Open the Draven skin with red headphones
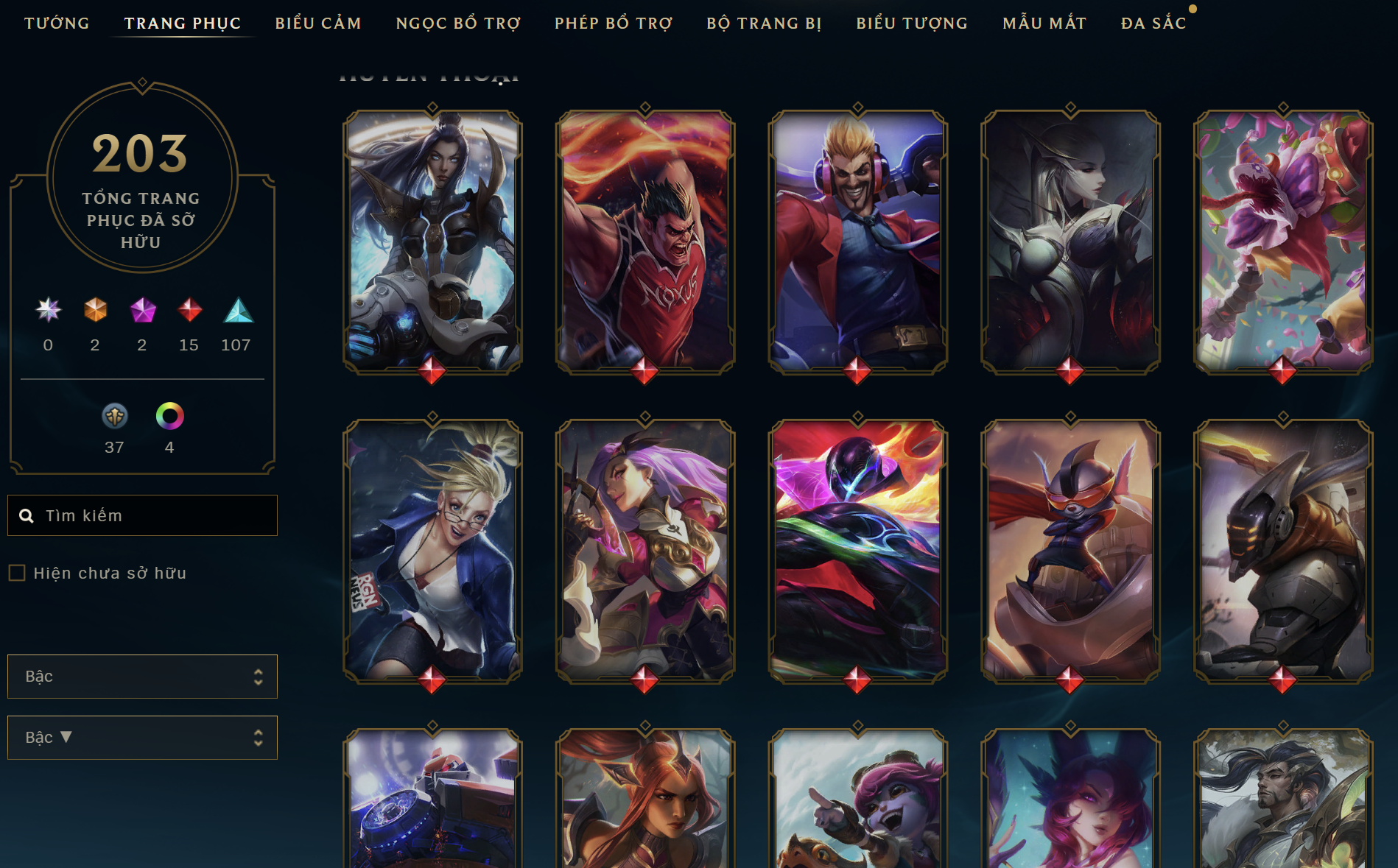 [857, 241]
